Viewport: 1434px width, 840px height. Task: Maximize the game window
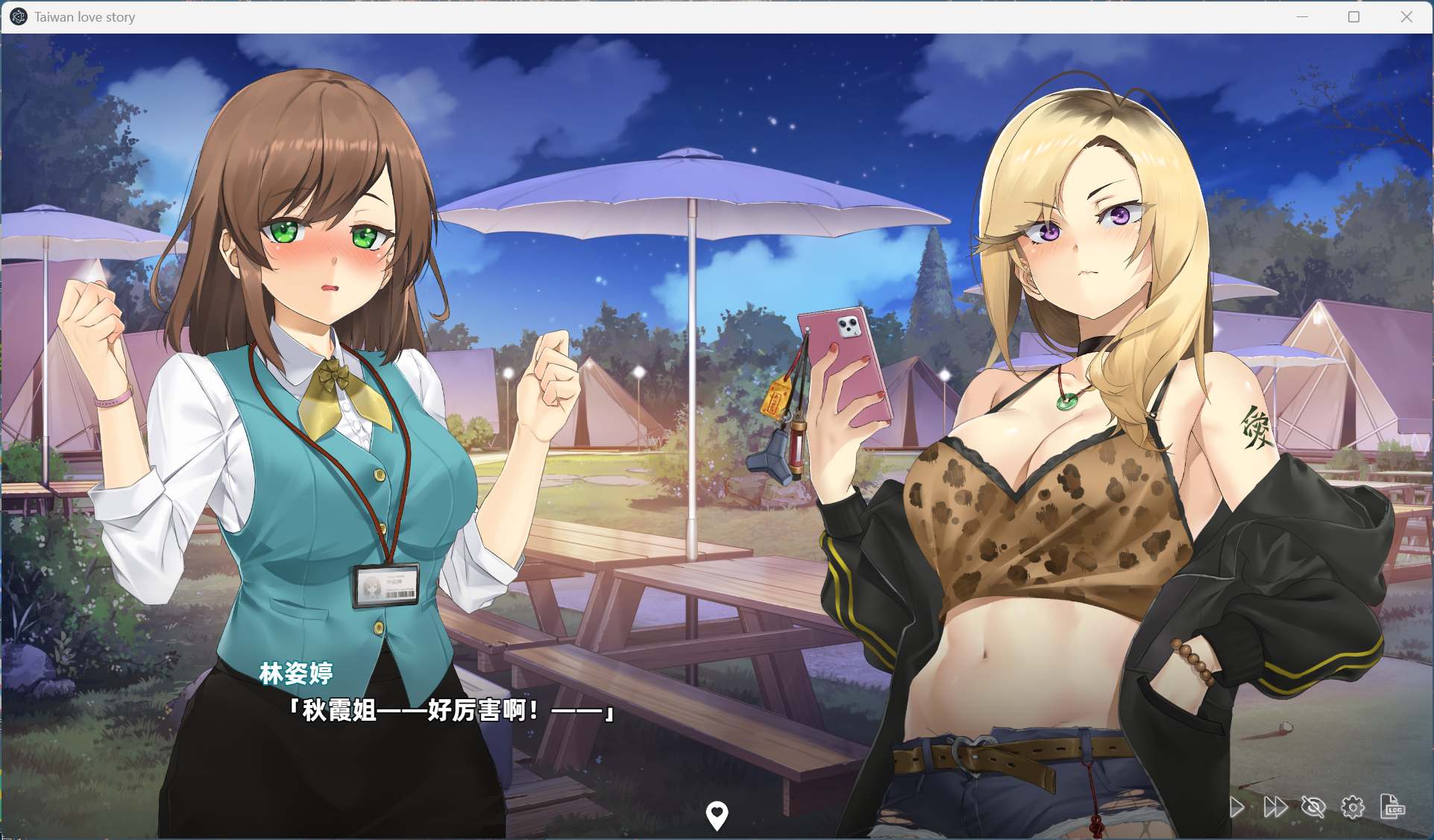click(x=1354, y=17)
